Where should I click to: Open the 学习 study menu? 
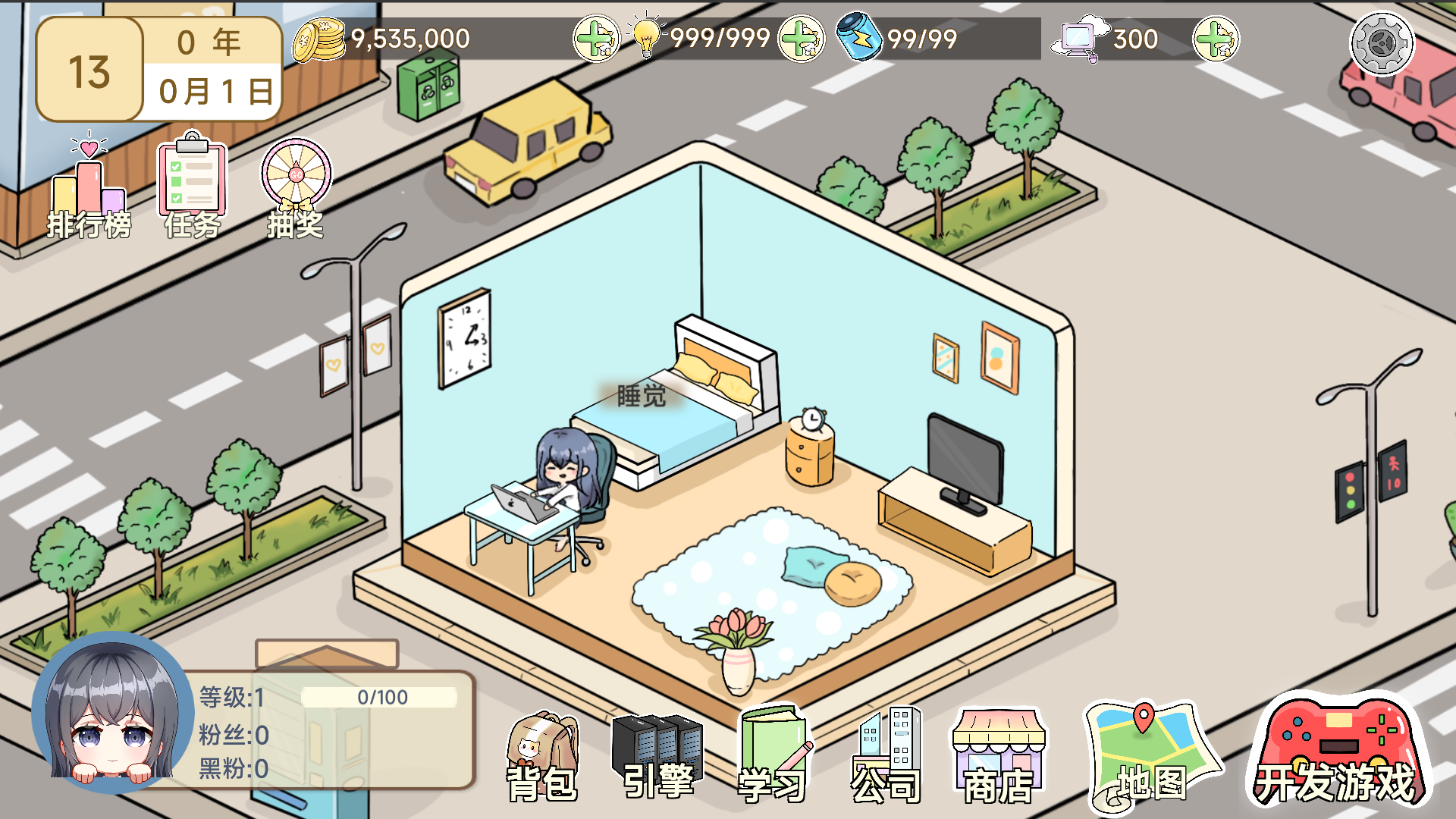click(x=772, y=758)
